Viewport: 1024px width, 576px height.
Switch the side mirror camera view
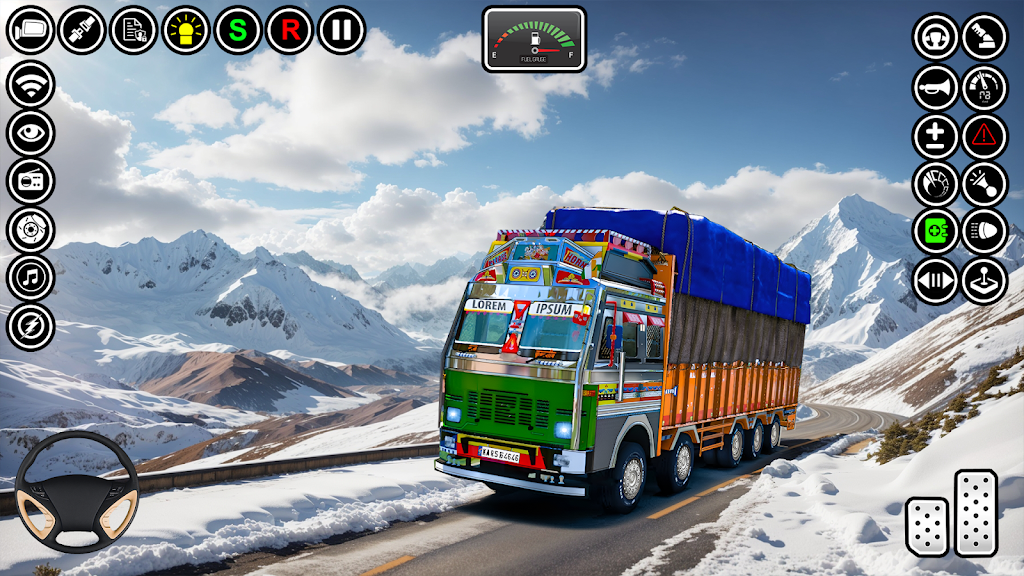(x=30, y=30)
